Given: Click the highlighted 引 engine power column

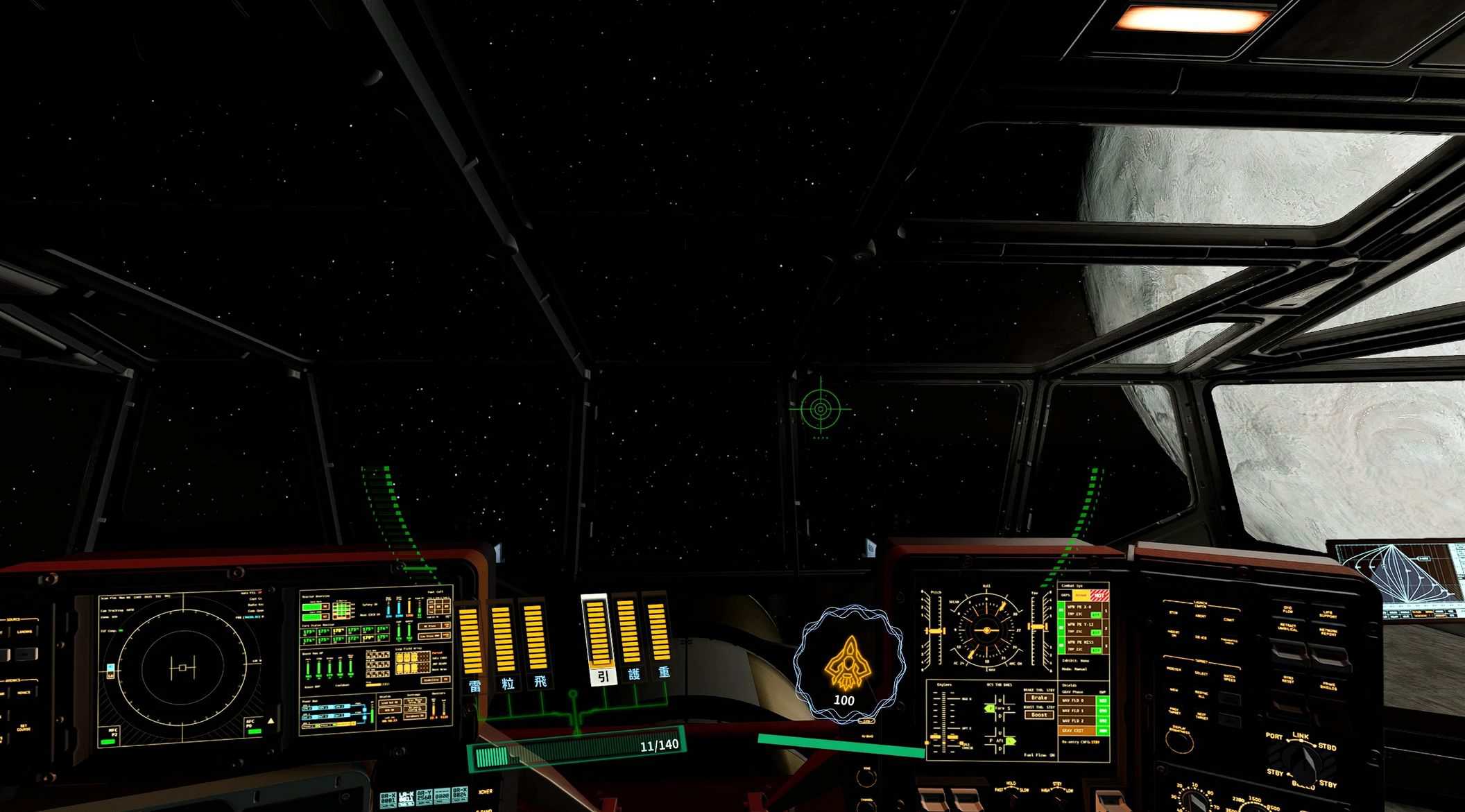Looking at the screenshot, I should pyautogui.click(x=597, y=637).
